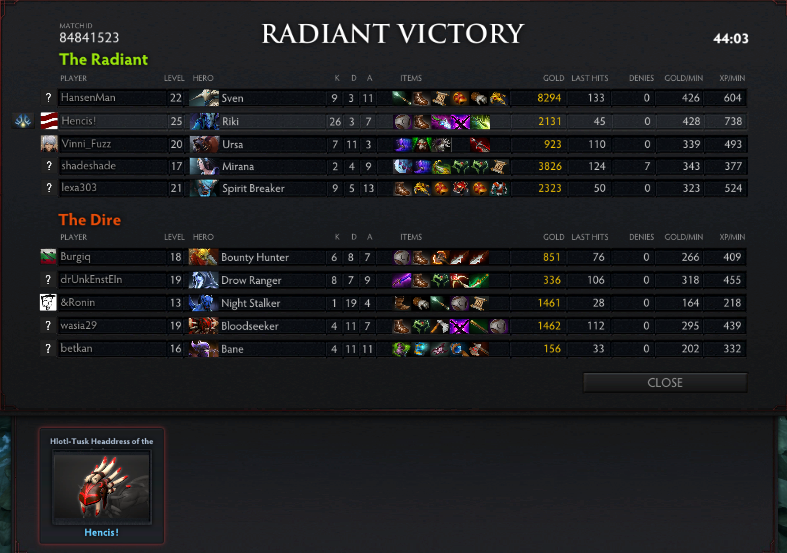Viewport: 787px width, 553px height.
Task: Choose &Ronin in the Dire list
Action: click(x=78, y=303)
